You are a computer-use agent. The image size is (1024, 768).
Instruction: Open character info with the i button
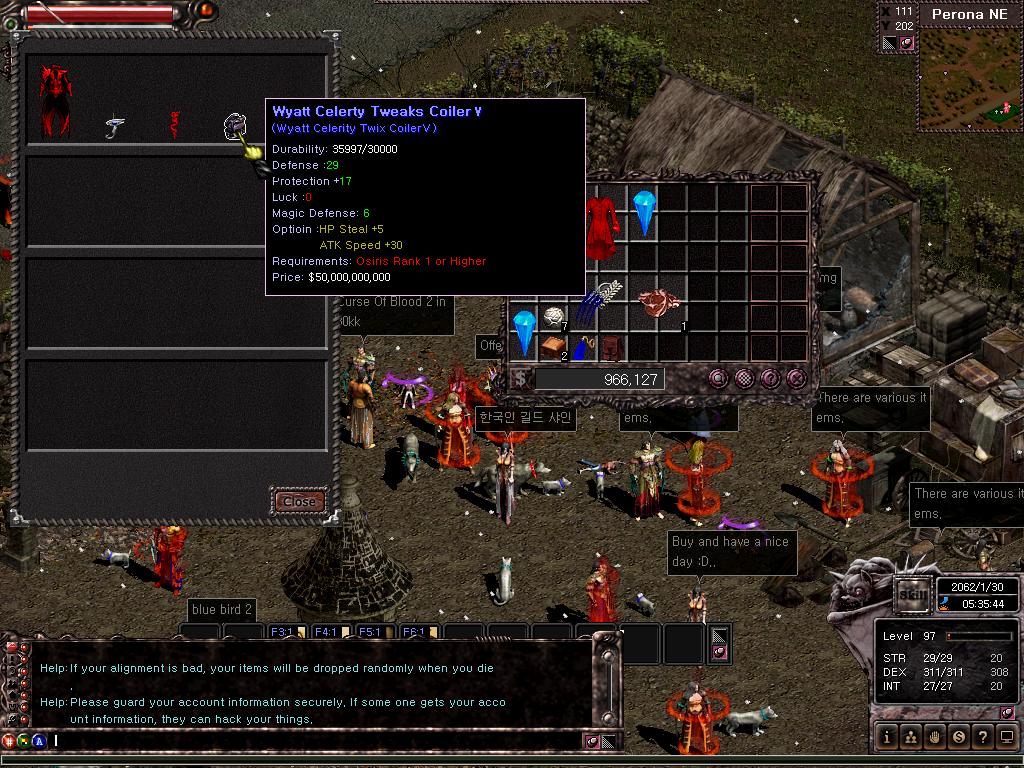coord(887,737)
